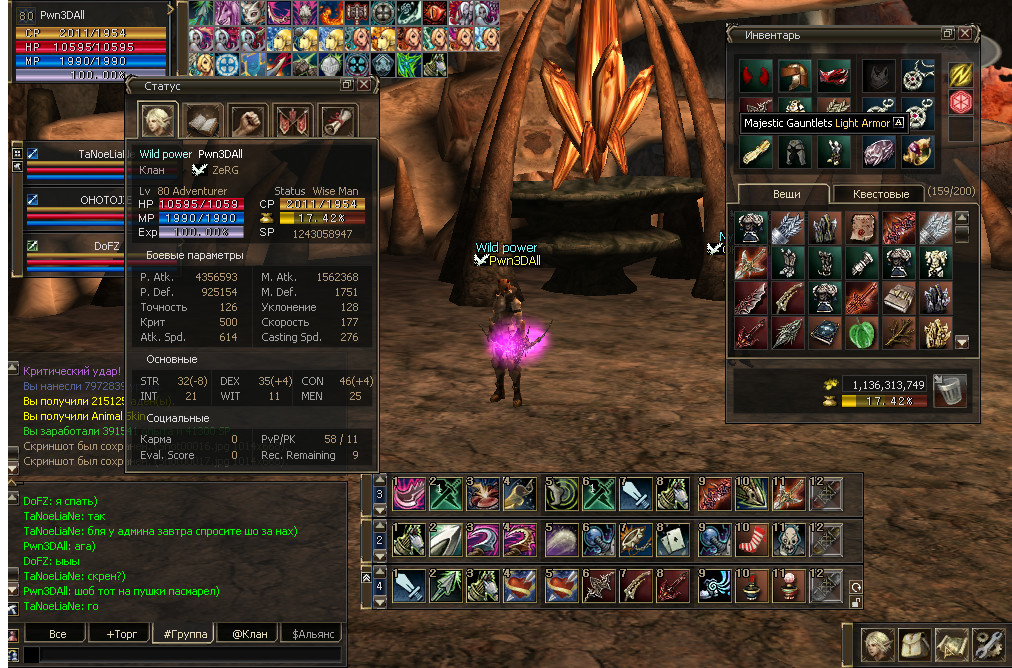Click the inventory trash can
The height and width of the screenshot is (668, 1012).
(x=949, y=390)
